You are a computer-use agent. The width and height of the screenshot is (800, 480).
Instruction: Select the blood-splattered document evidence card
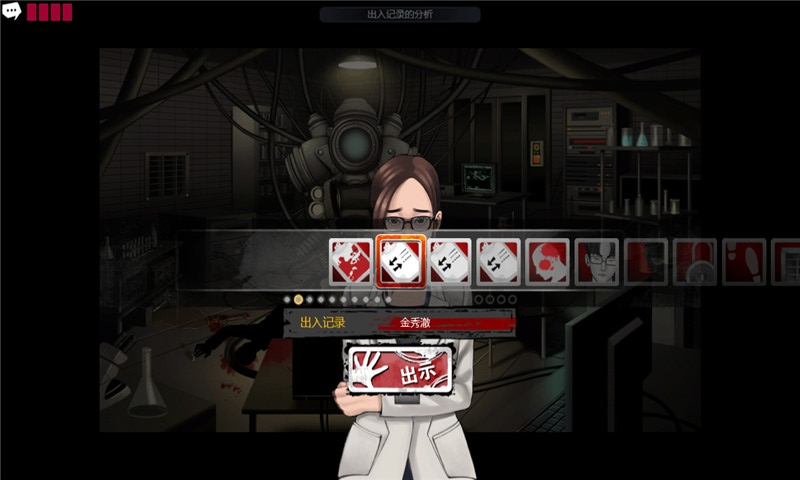pyautogui.click(x=351, y=262)
